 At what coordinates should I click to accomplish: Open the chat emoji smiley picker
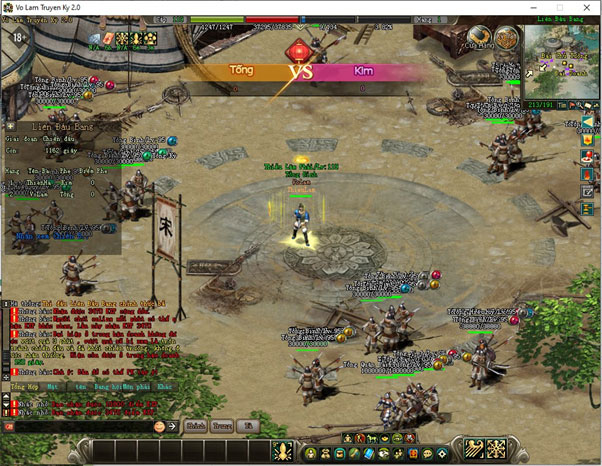pyautogui.click(x=158, y=426)
